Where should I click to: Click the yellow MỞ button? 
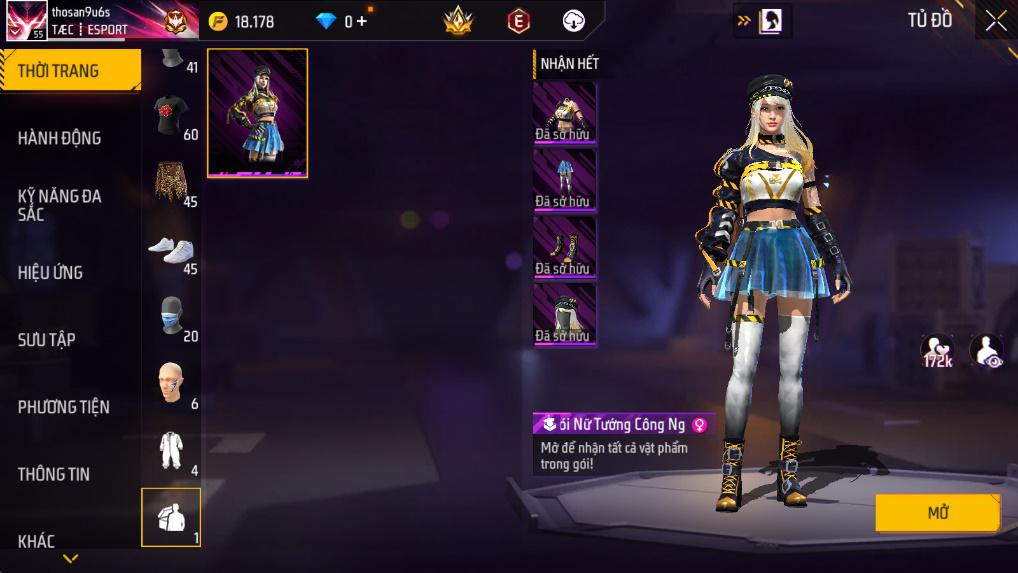point(937,513)
